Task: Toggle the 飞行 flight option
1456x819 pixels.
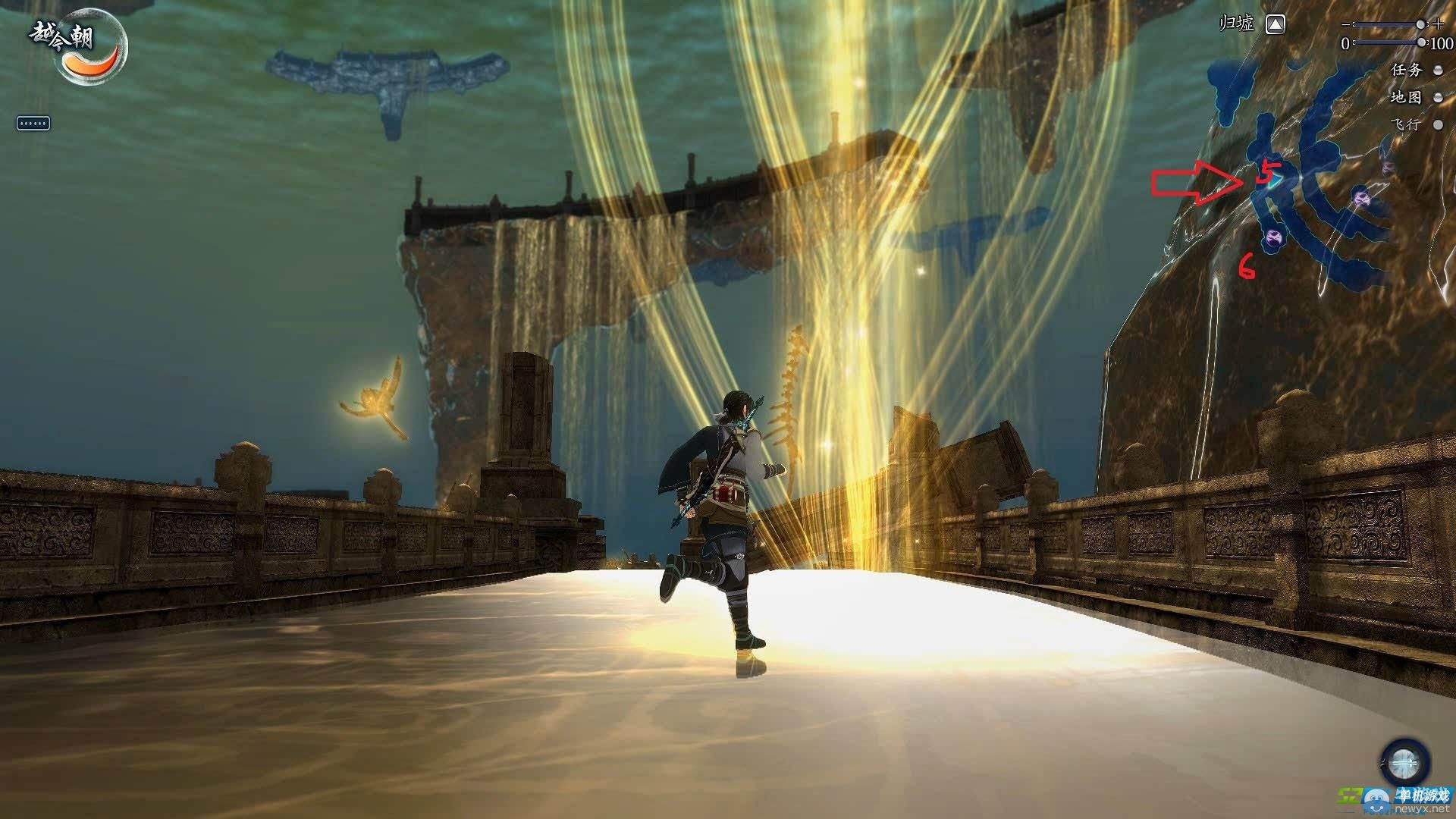Action: point(1438,125)
